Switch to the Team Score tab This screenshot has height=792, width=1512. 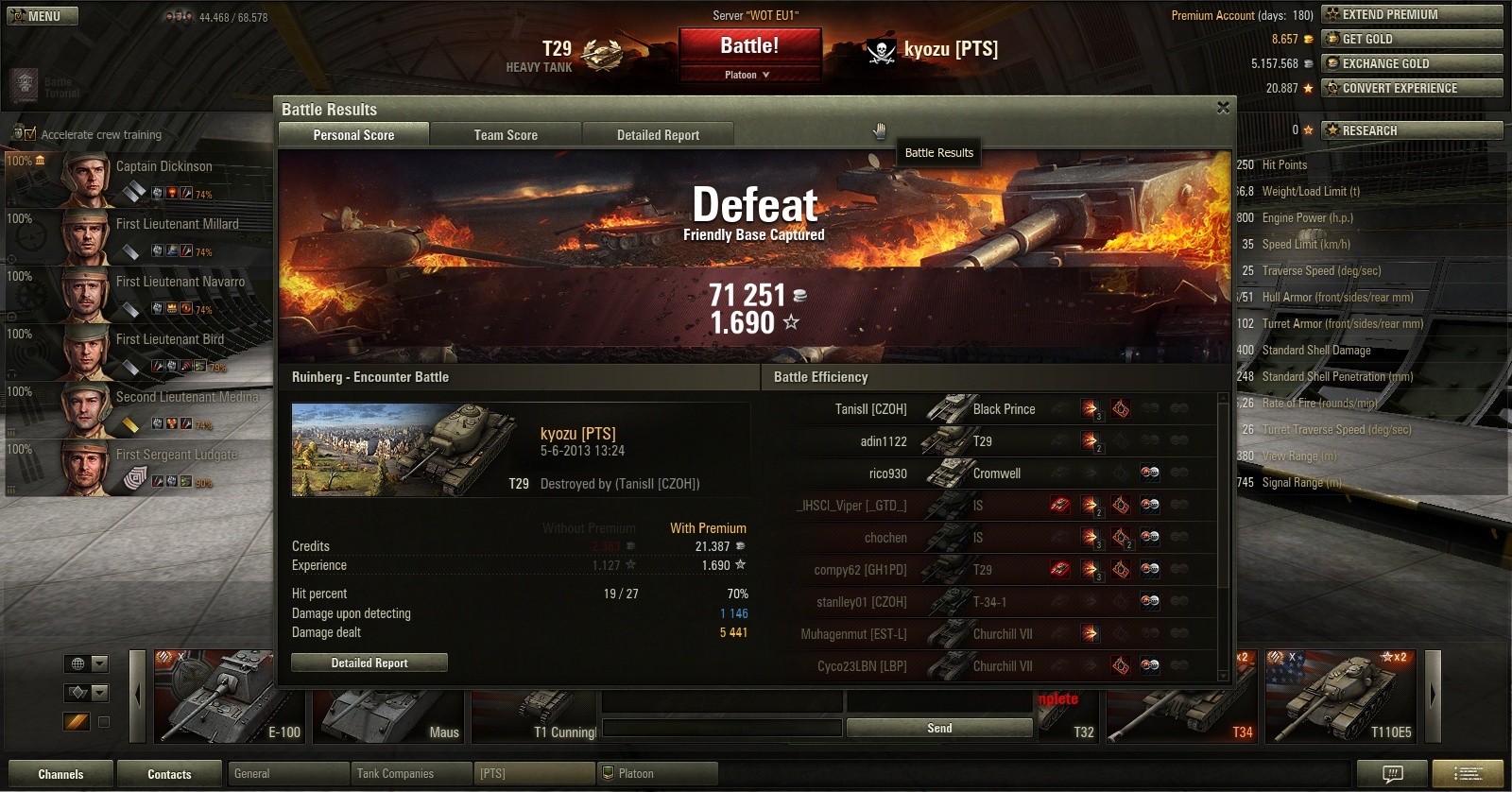pyautogui.click(x=506, y=135)
